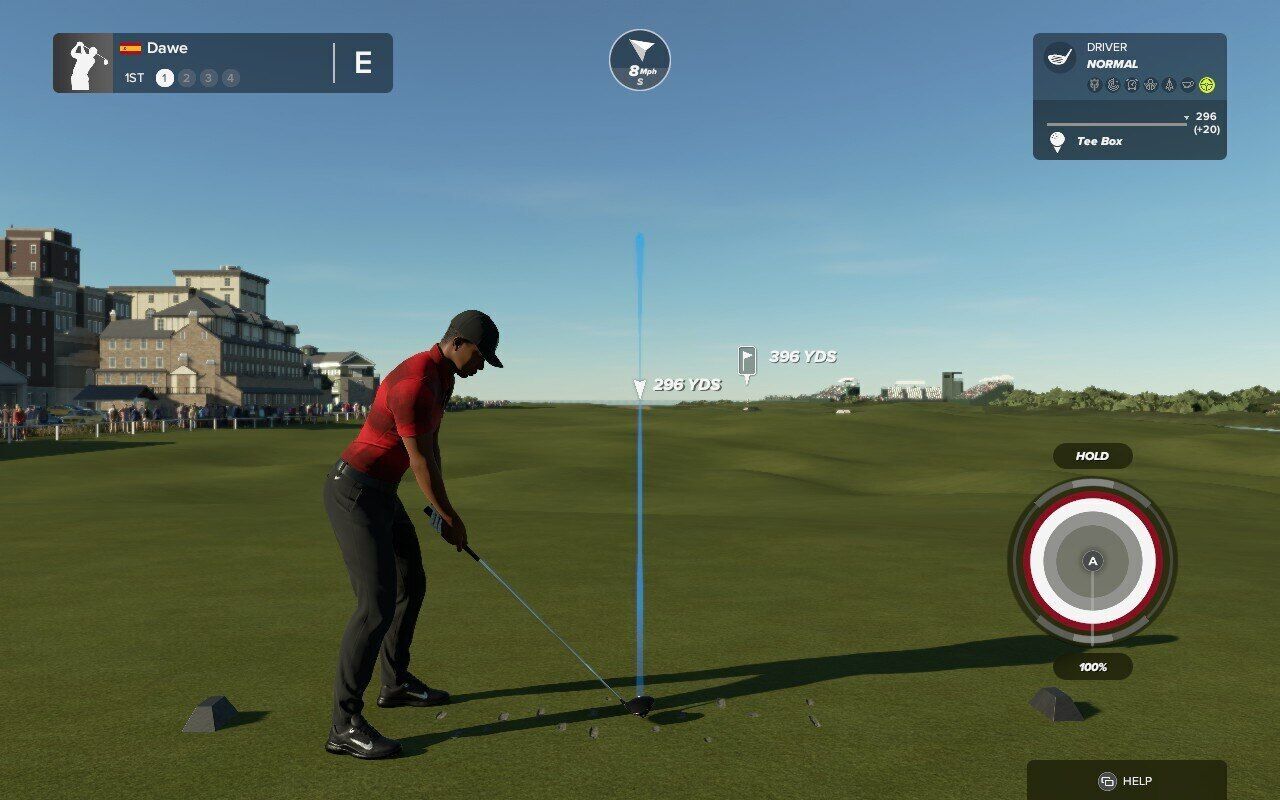This screenshot has height=800, width=1280.
Task: Click the circular swing meter
Action: coord(1092,561)
